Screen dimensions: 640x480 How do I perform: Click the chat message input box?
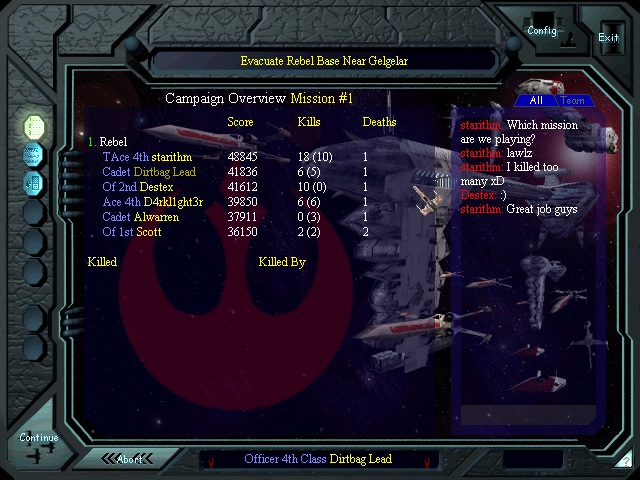click(527, 413)
